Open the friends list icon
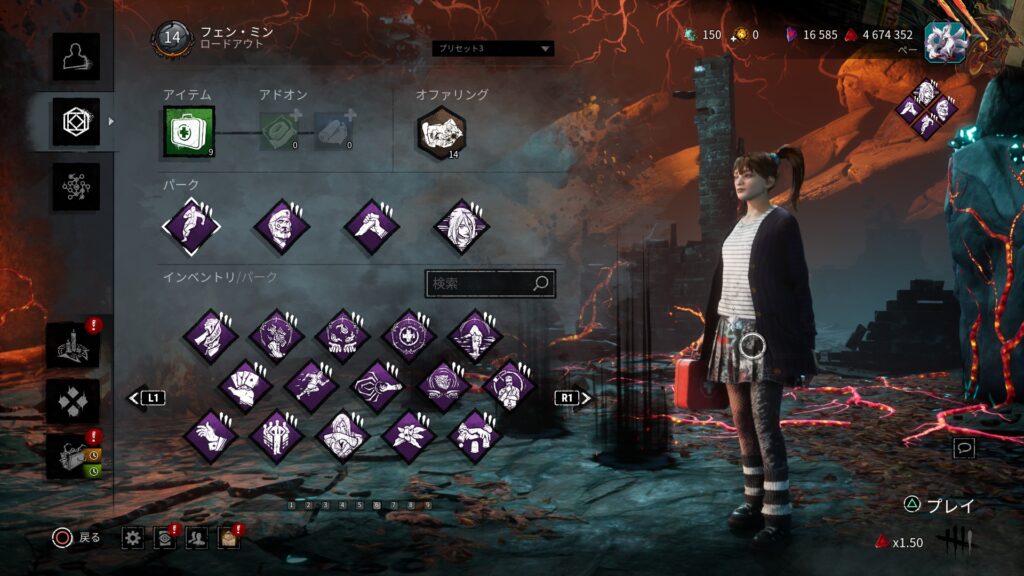This screenshot has width=1024, height=576. [197, 538]
